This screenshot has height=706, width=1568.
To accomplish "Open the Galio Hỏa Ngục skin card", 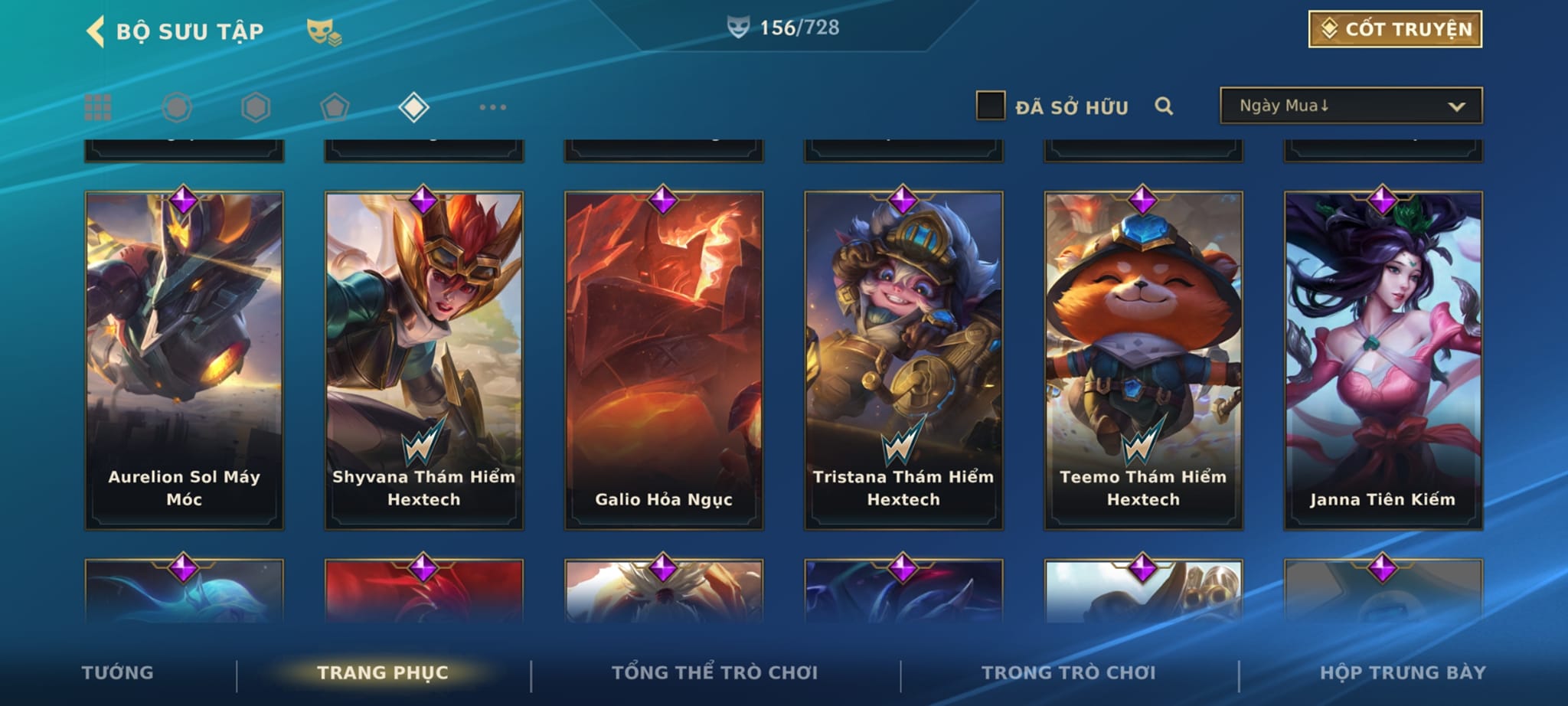I will point(664,360).
